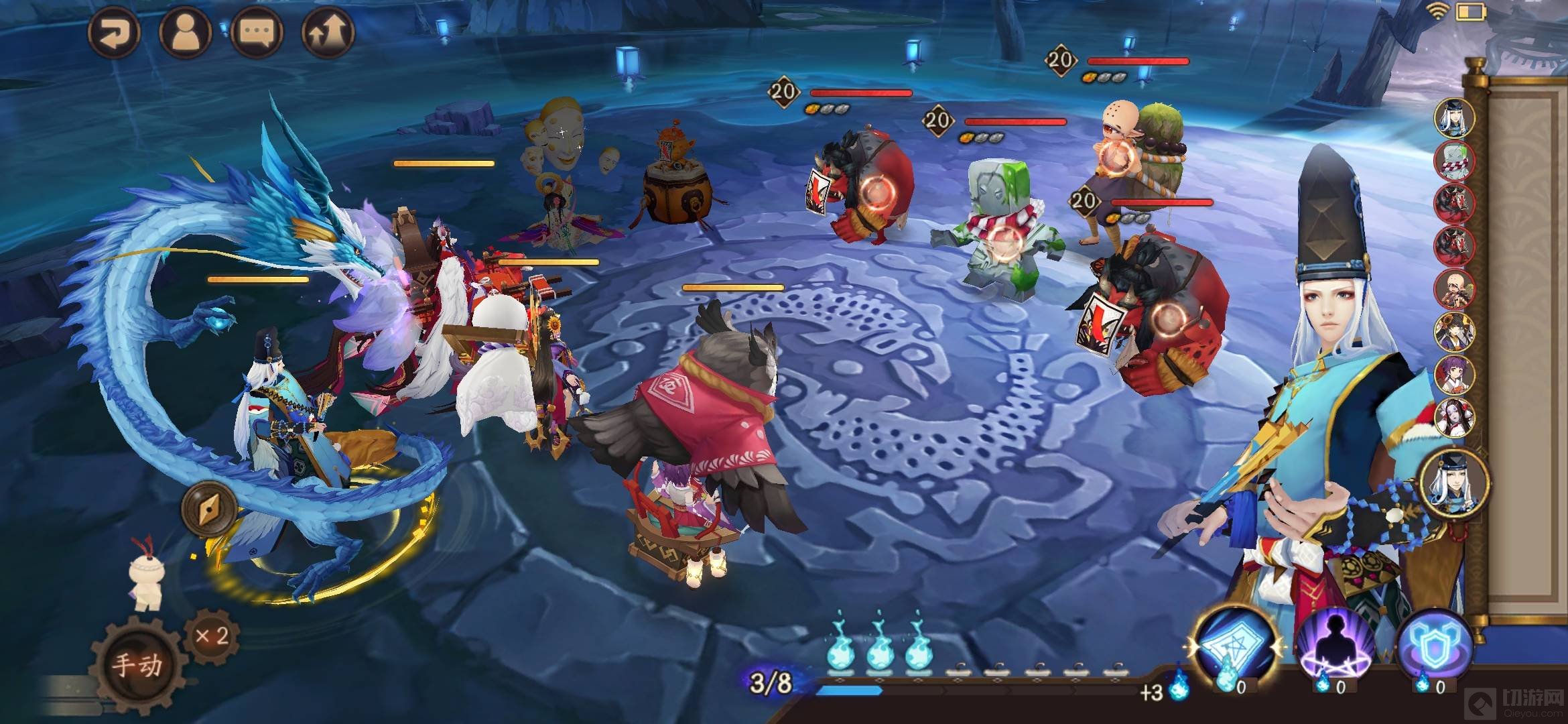Toggle the 手动 manual battle mode

[138, 664]
